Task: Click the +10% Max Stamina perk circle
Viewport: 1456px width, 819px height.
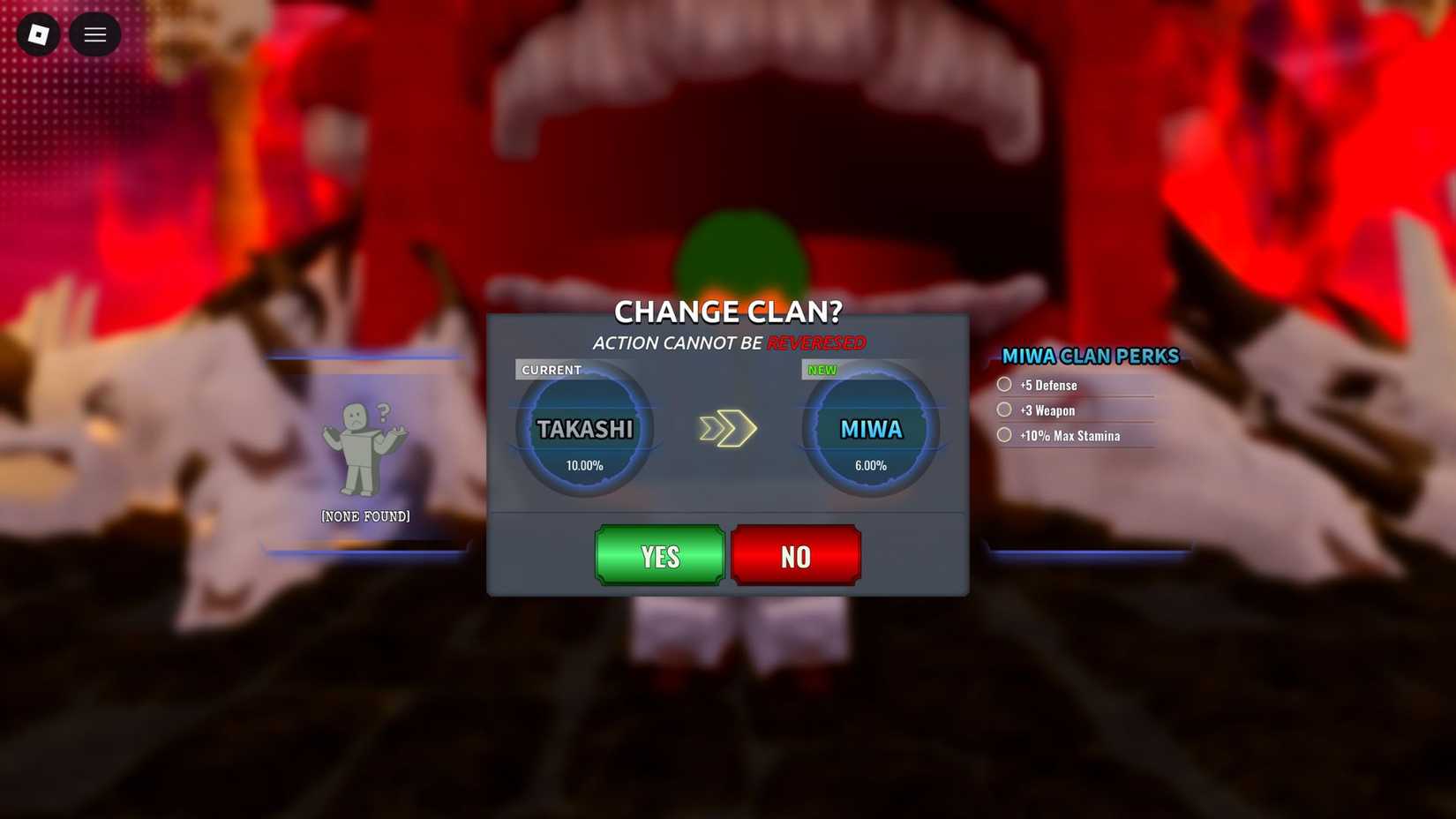Action: pyautogui.click(x=1003, y=434)
